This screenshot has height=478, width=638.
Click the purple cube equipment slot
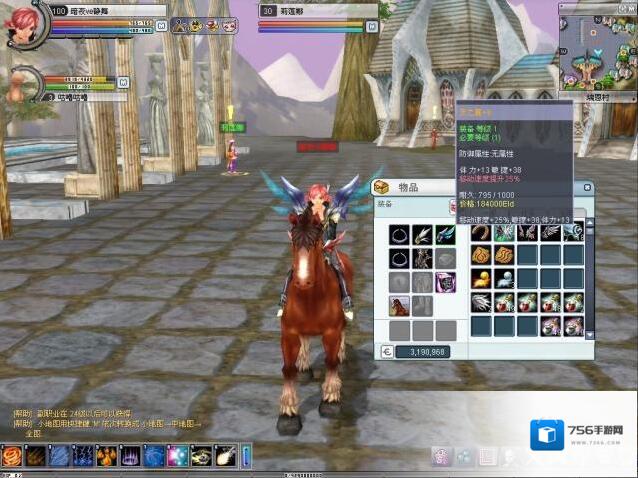coord(446,282)
